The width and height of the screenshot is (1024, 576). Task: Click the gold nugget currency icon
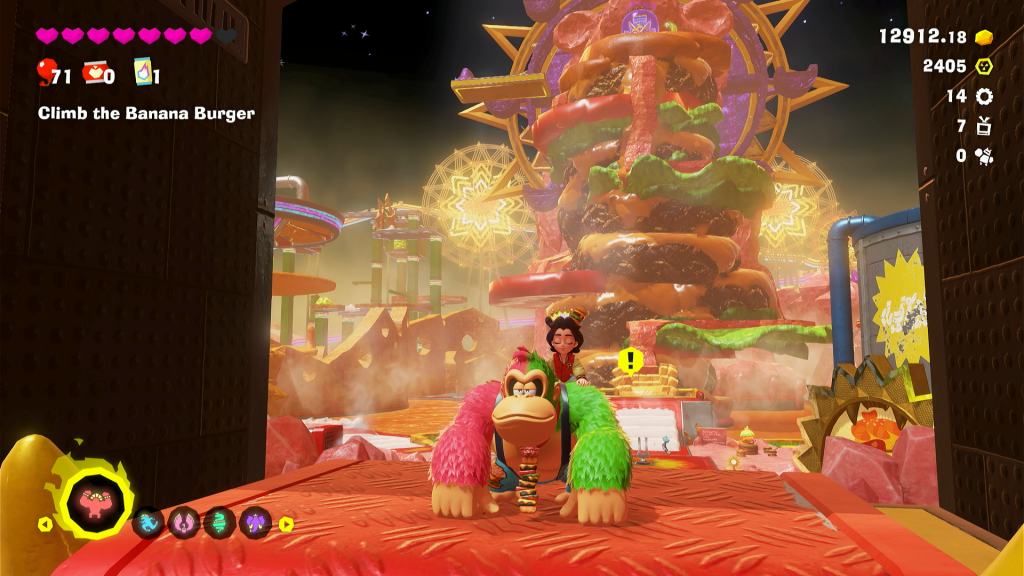tap(984, 37)
